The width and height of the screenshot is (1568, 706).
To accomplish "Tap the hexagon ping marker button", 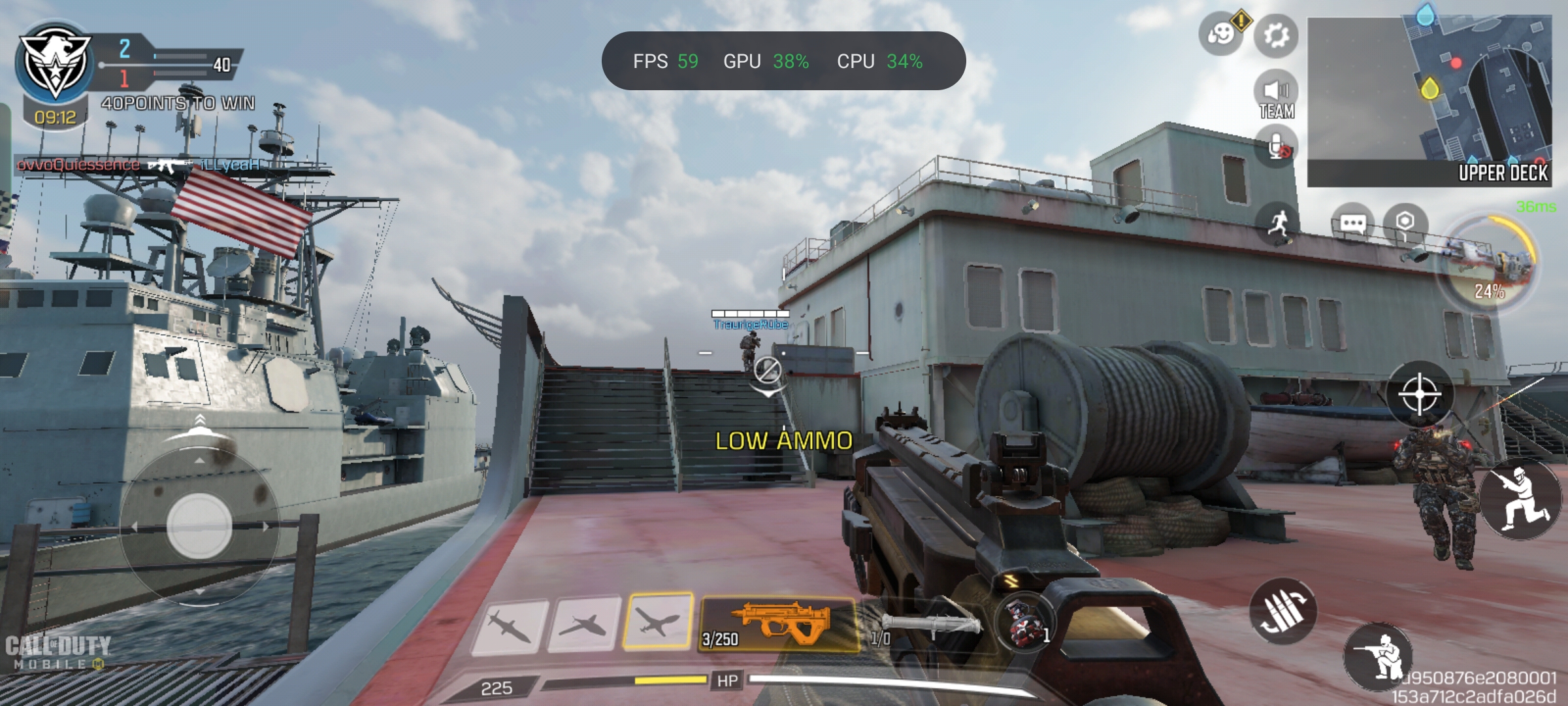I will [x=1405, y=224].
